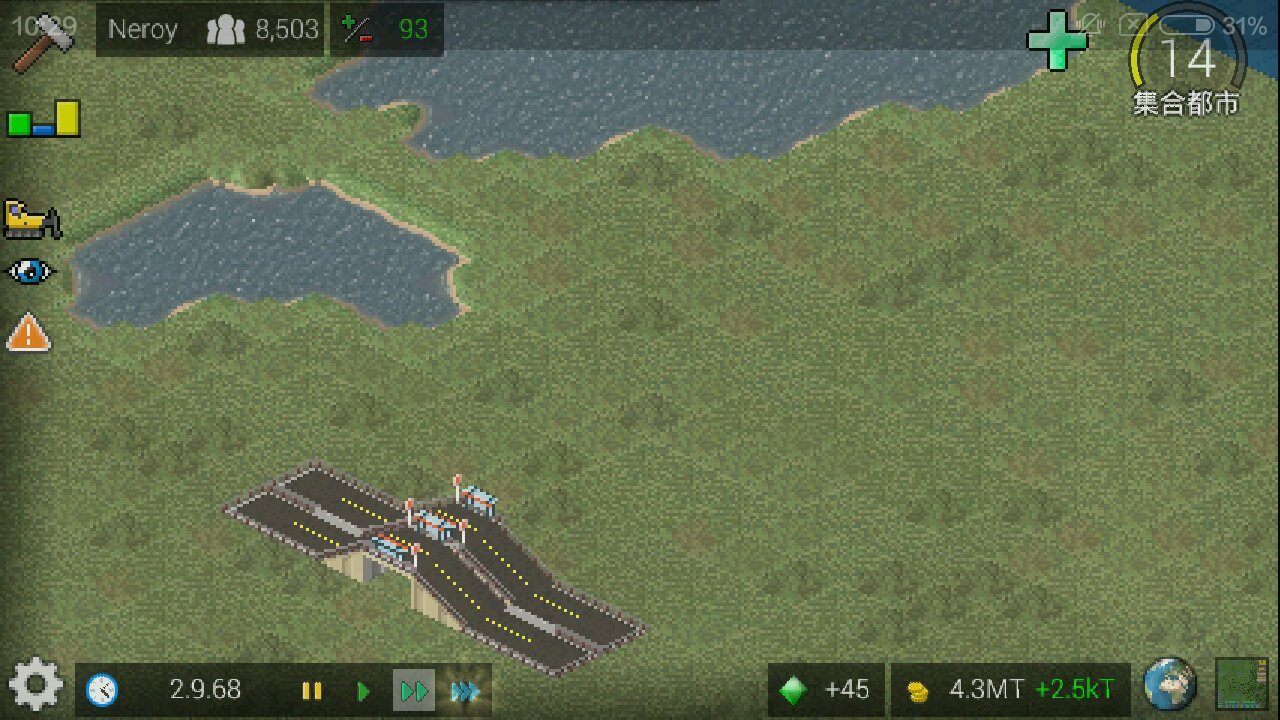1280x720 pixels.
Task: Activate the triple-arrow fastest speed
Action: coord(465,691)
